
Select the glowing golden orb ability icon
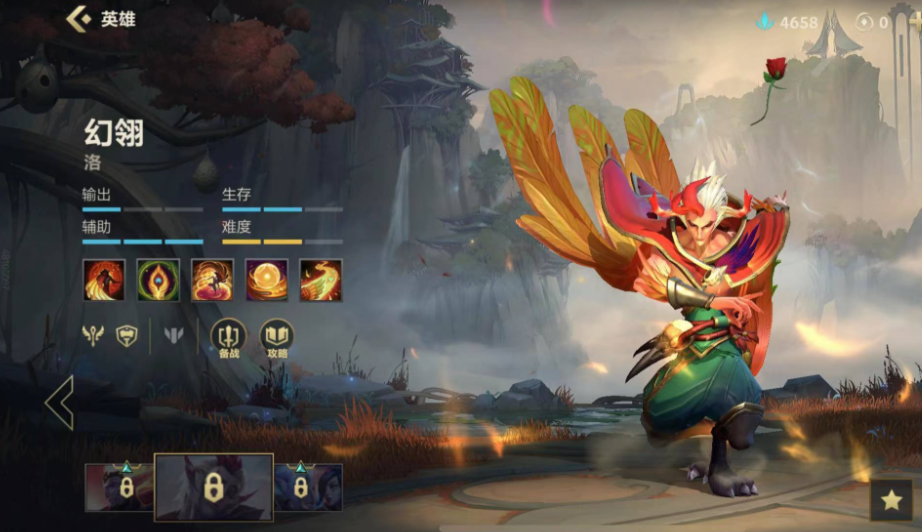(267, 280)
